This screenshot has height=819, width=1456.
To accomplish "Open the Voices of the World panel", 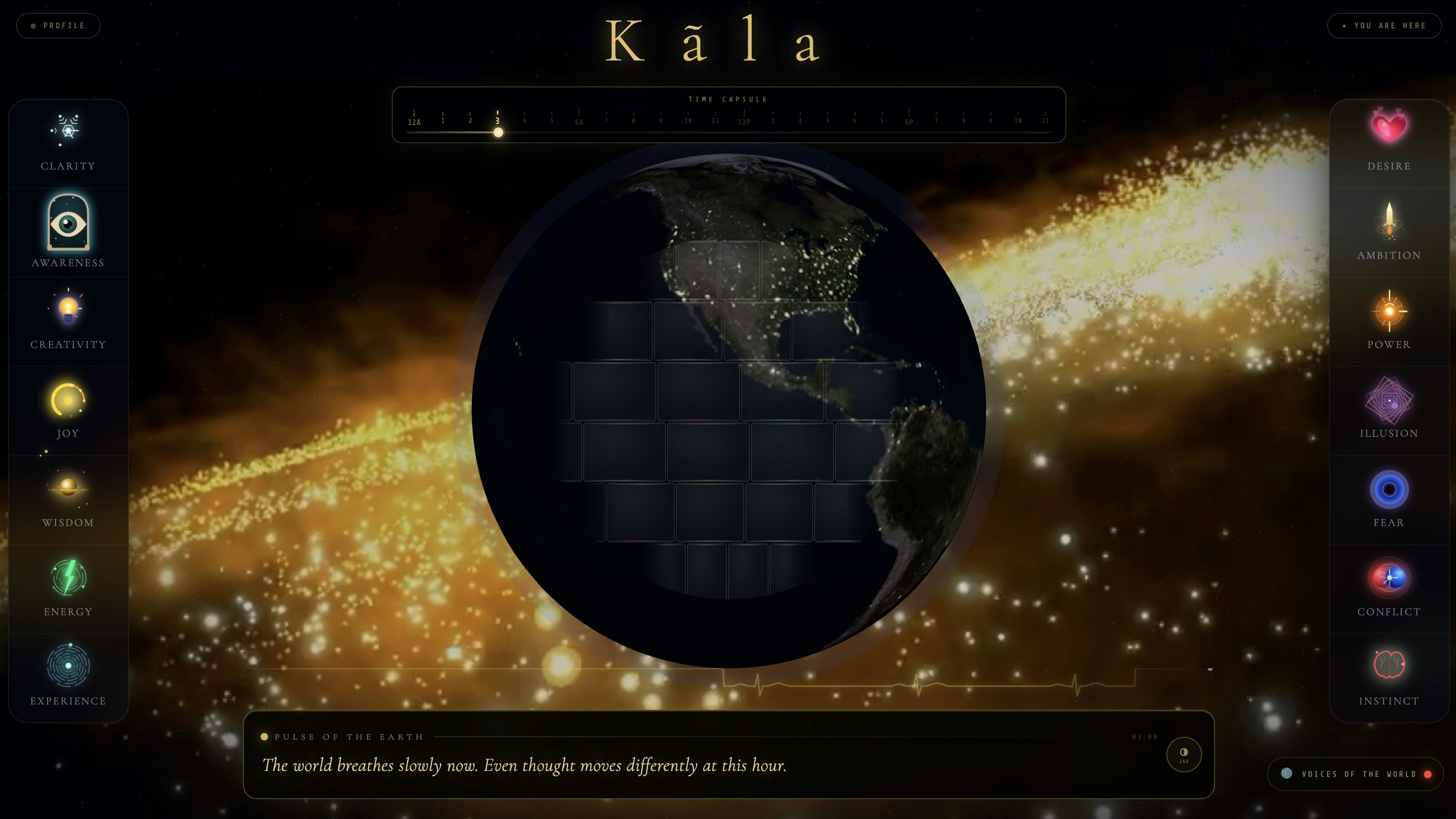I will (x=1354, y=774).
